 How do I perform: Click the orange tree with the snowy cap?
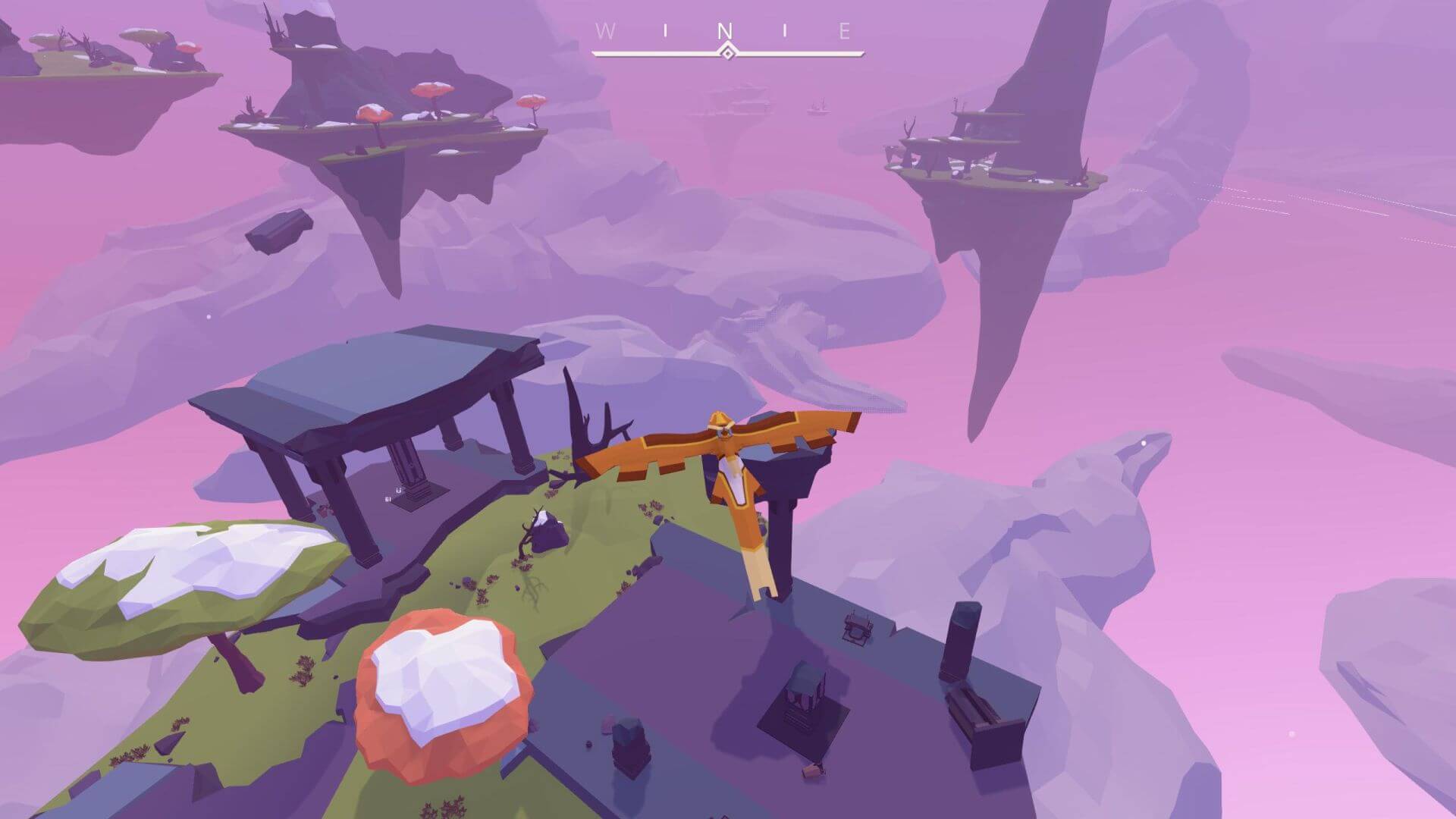(440, 690)
